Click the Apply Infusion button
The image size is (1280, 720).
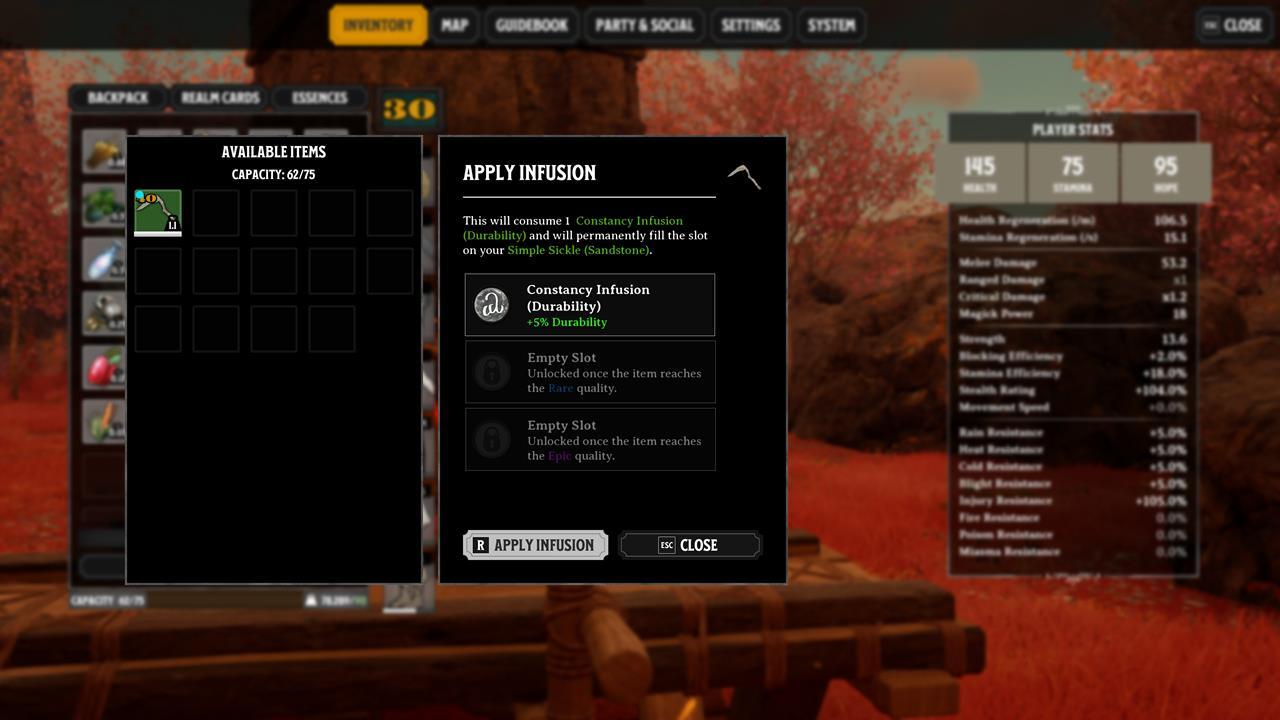(535, 545)
